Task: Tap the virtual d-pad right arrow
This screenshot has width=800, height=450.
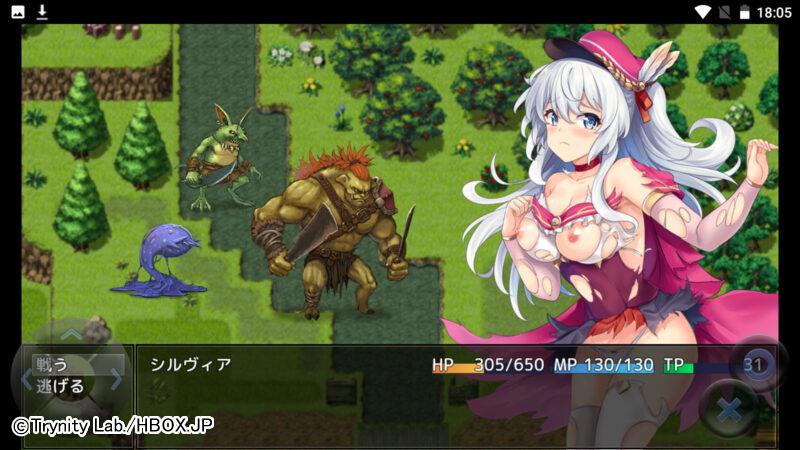Action: click(115, 379)
